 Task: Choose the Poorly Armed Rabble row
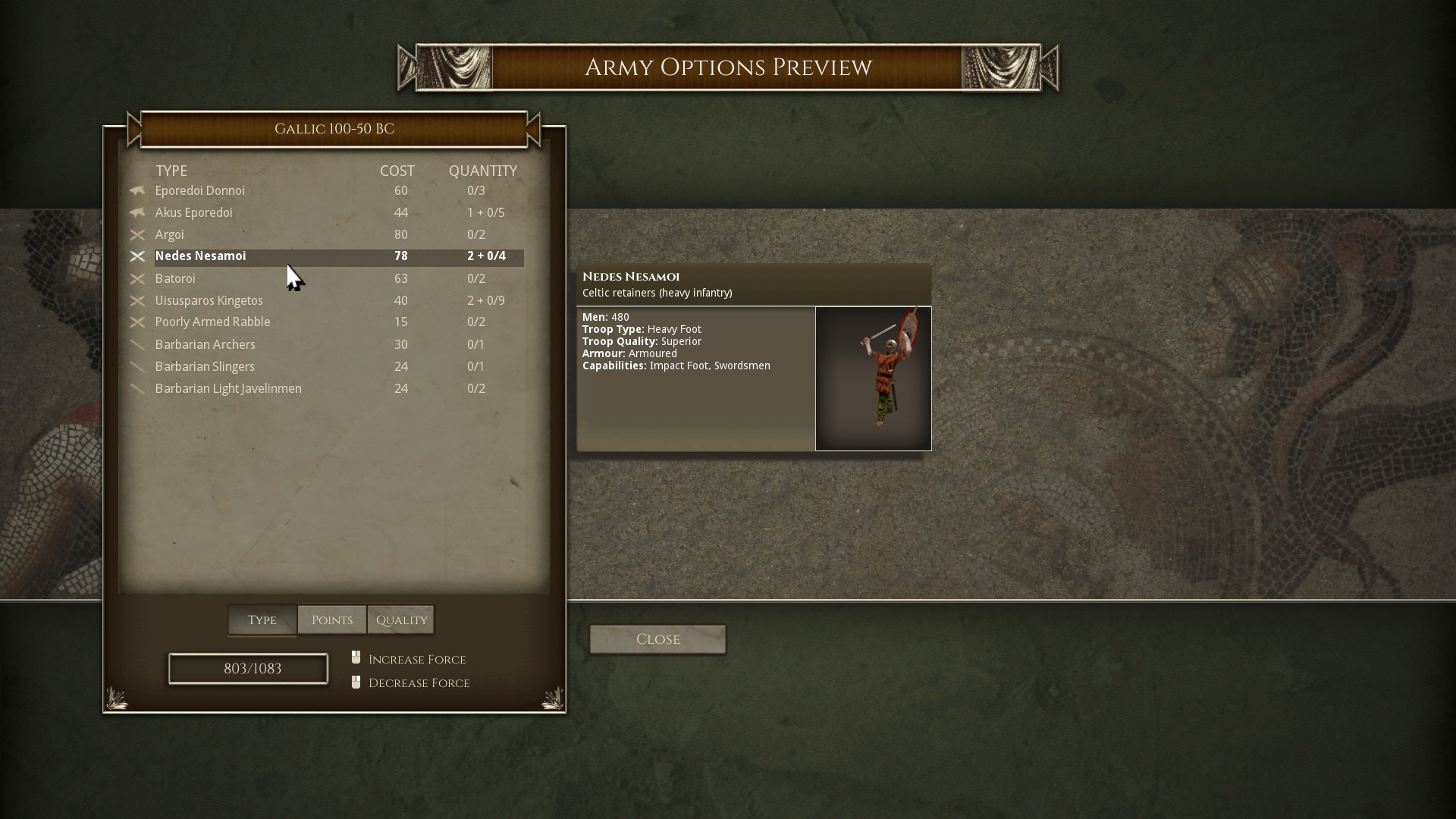tap(212, 322)
